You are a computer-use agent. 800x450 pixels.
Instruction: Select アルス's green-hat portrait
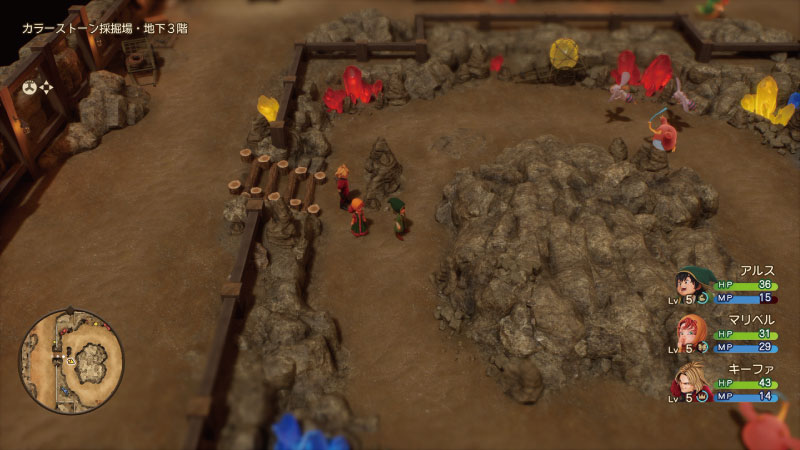tap(692, 282)
